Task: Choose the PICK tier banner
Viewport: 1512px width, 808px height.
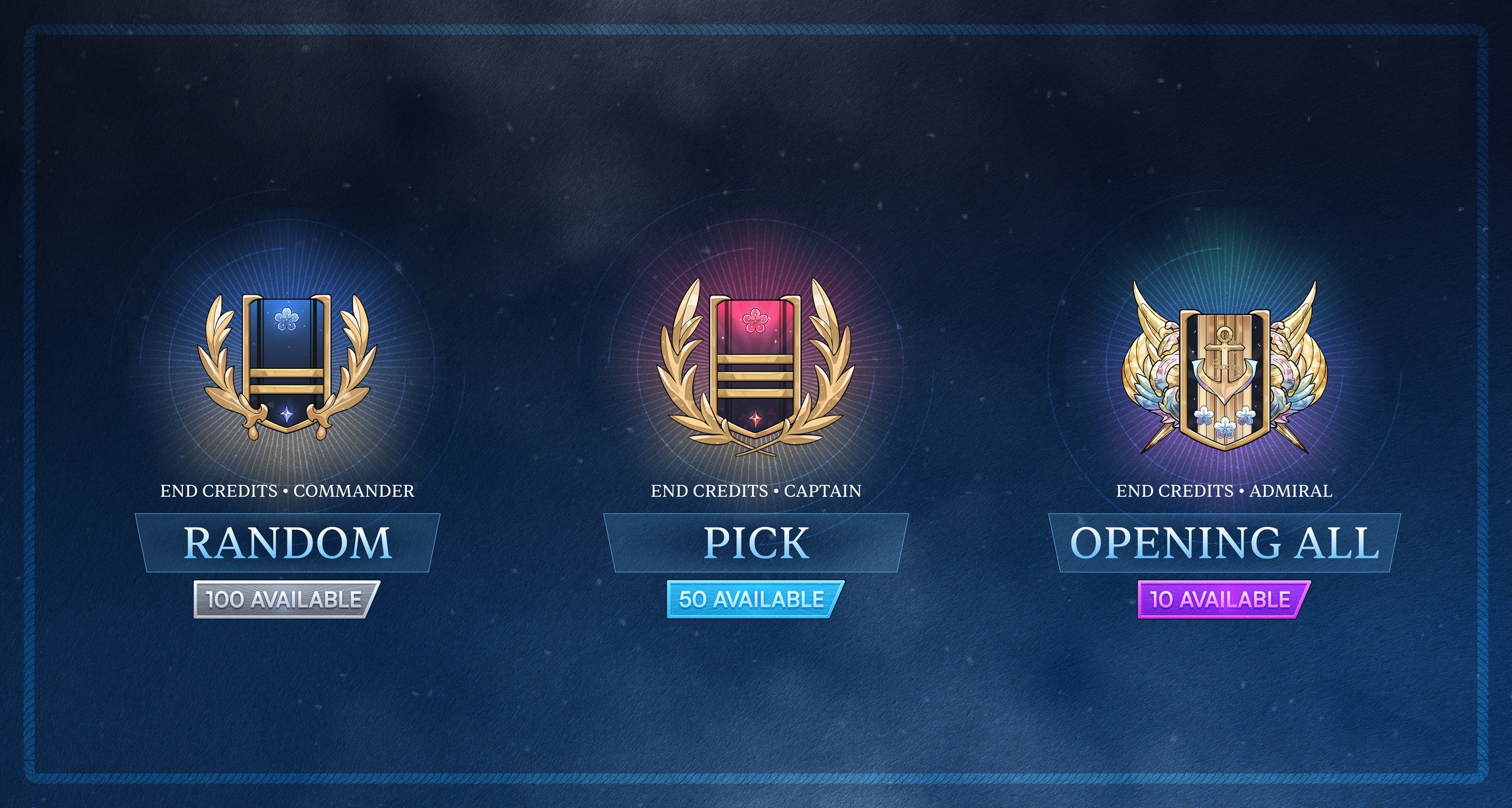Action: [x=756, y=543]
